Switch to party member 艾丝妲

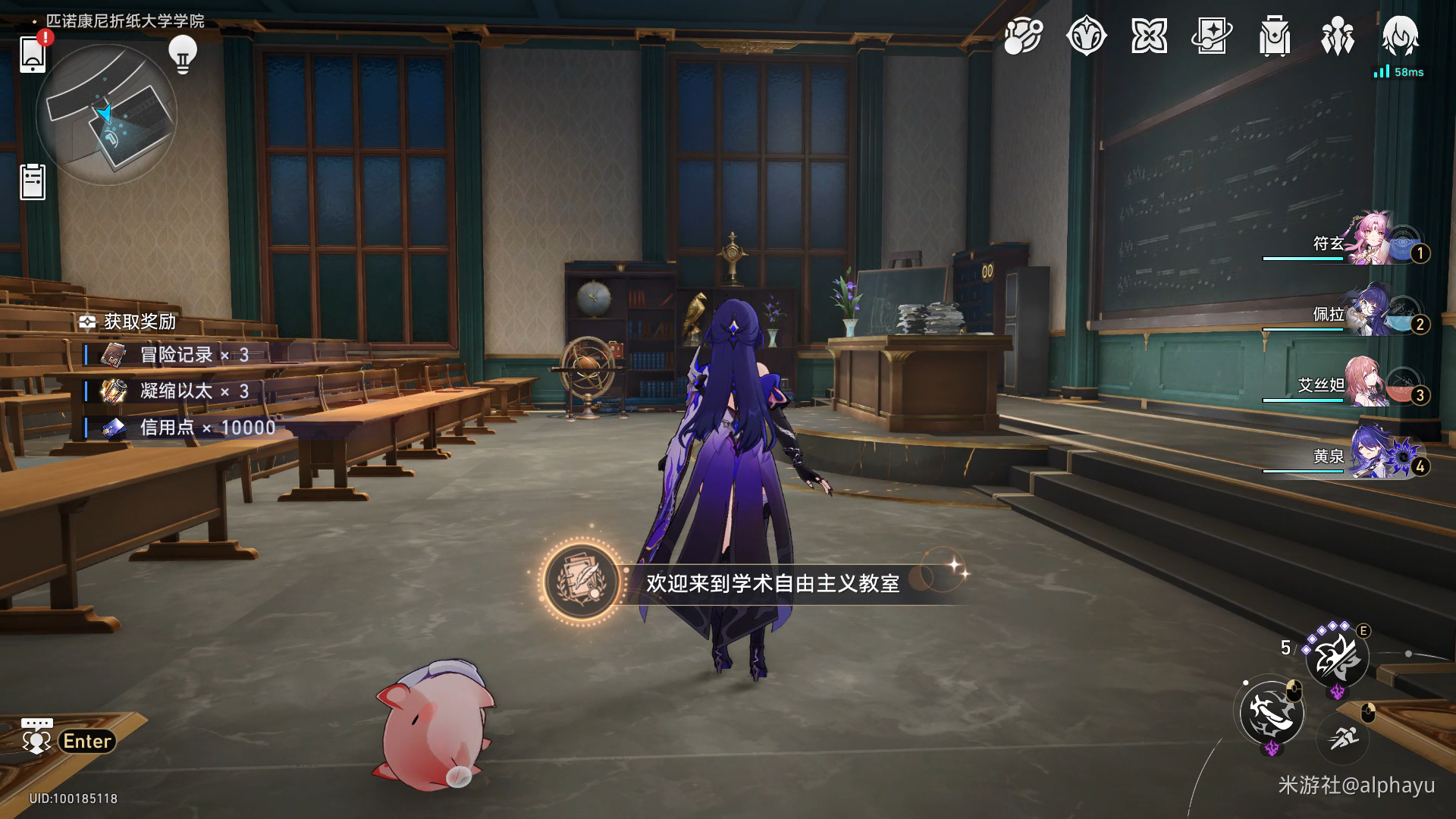coord(1370,382)
